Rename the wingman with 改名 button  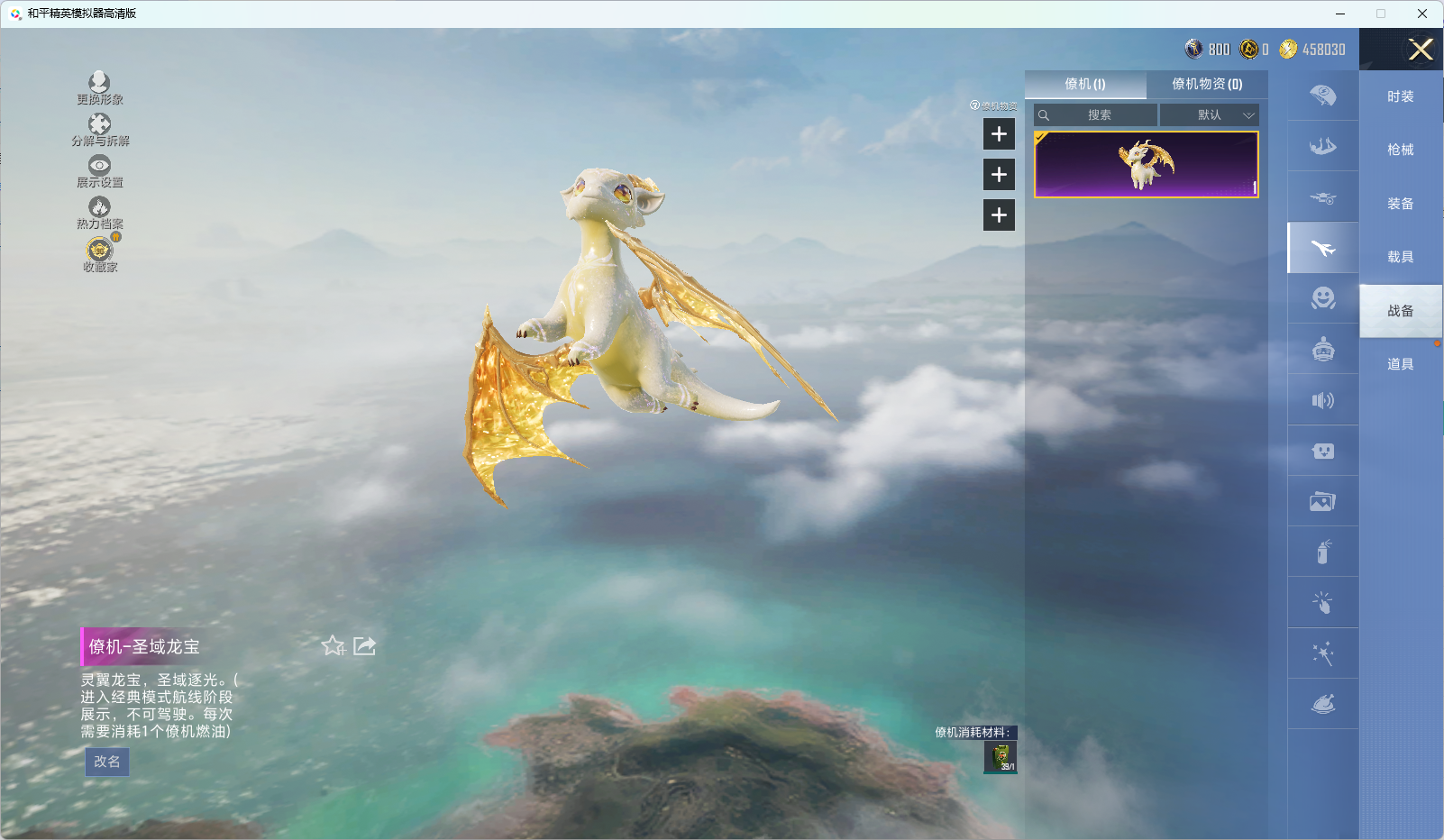coord(106,762)
